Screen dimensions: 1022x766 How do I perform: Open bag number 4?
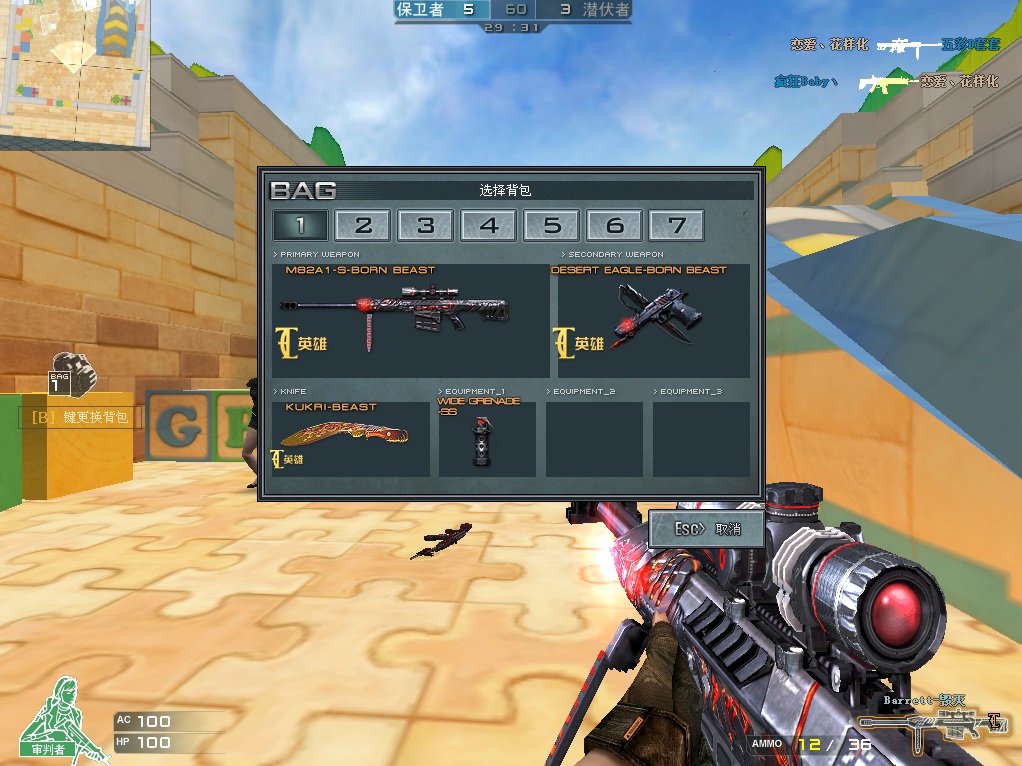(489, 226)
